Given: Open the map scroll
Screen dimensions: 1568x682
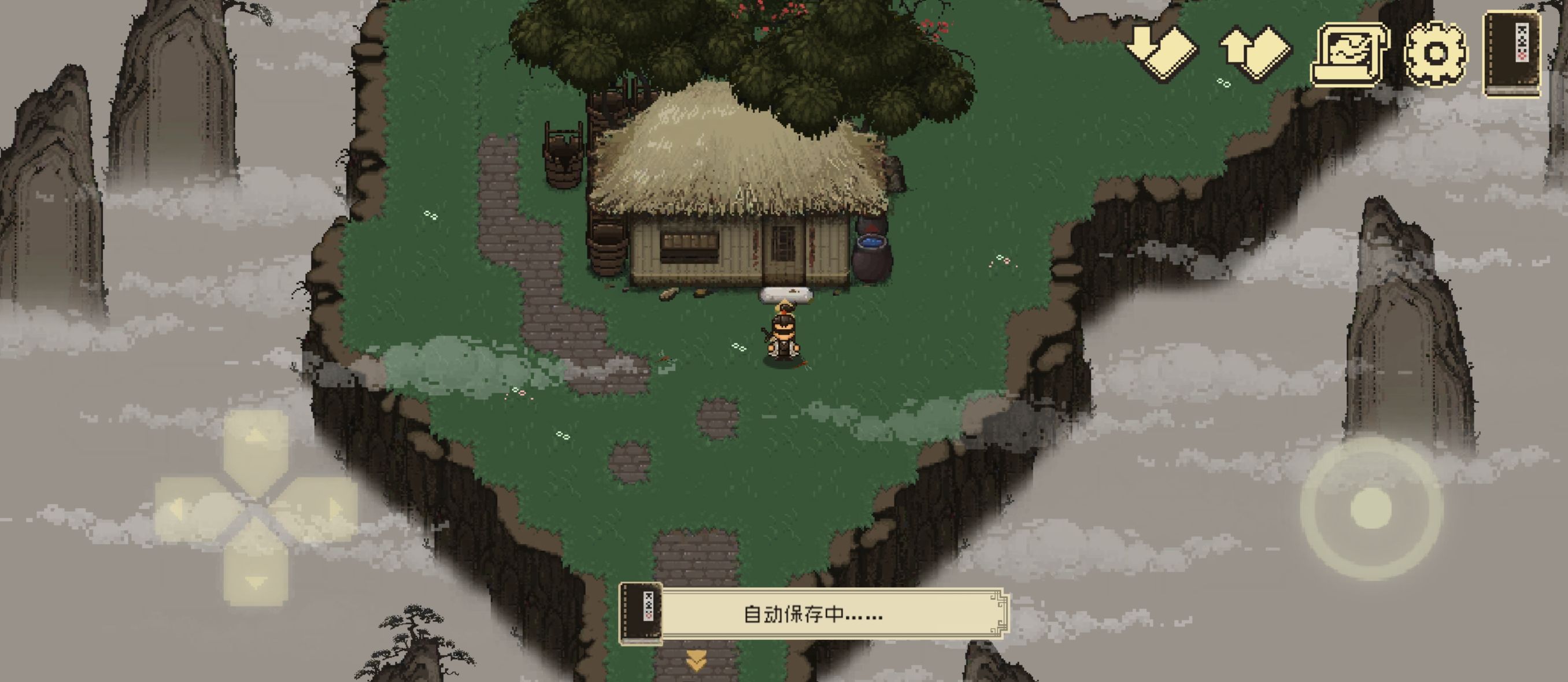Looking at the screenshot, I should click(1350, 54).
